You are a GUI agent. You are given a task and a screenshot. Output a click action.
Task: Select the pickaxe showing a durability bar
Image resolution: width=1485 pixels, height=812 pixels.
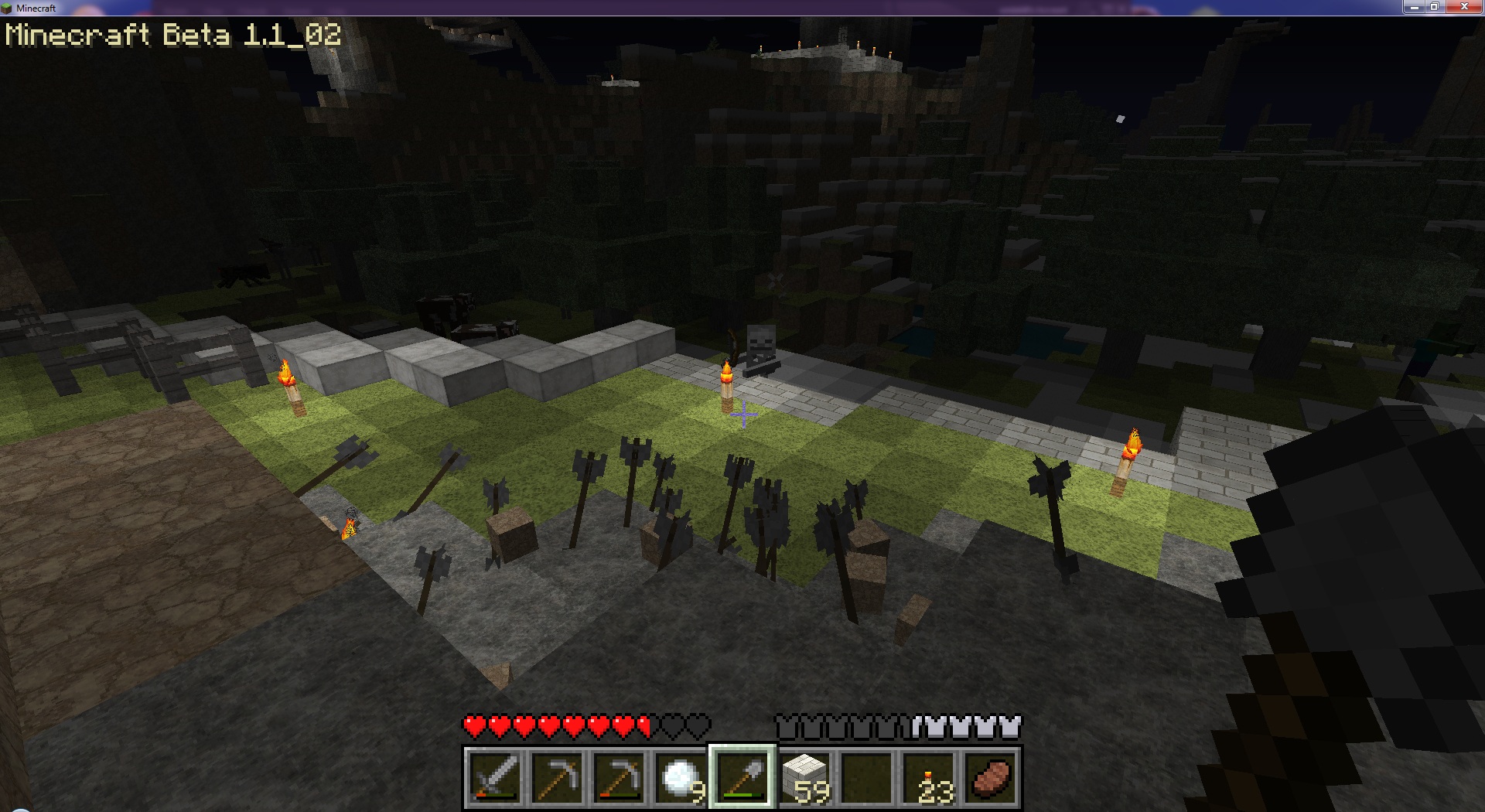click(619, 777)
